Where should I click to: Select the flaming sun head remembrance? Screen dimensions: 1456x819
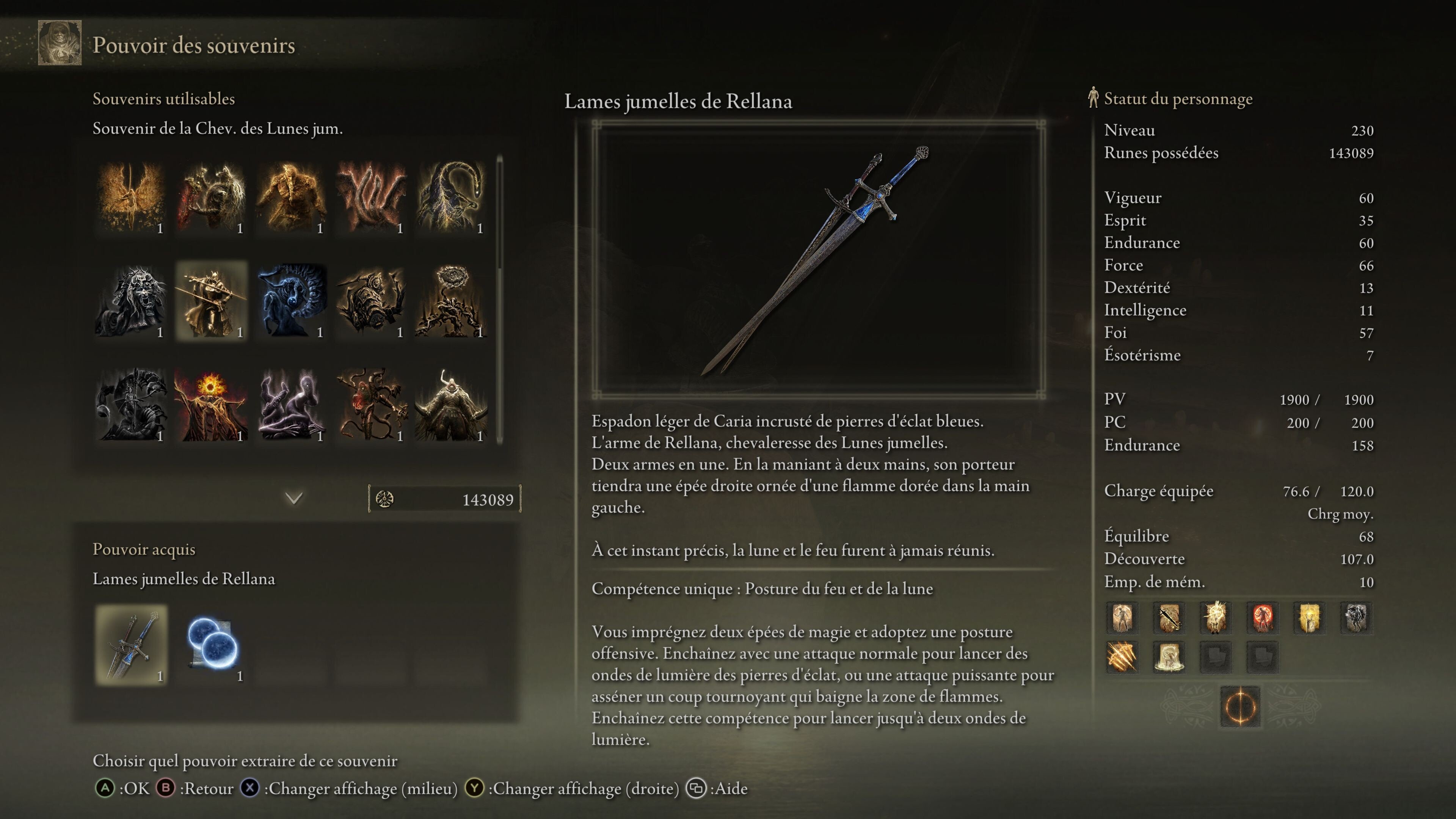pyautogui.click(x=212, y=405)
